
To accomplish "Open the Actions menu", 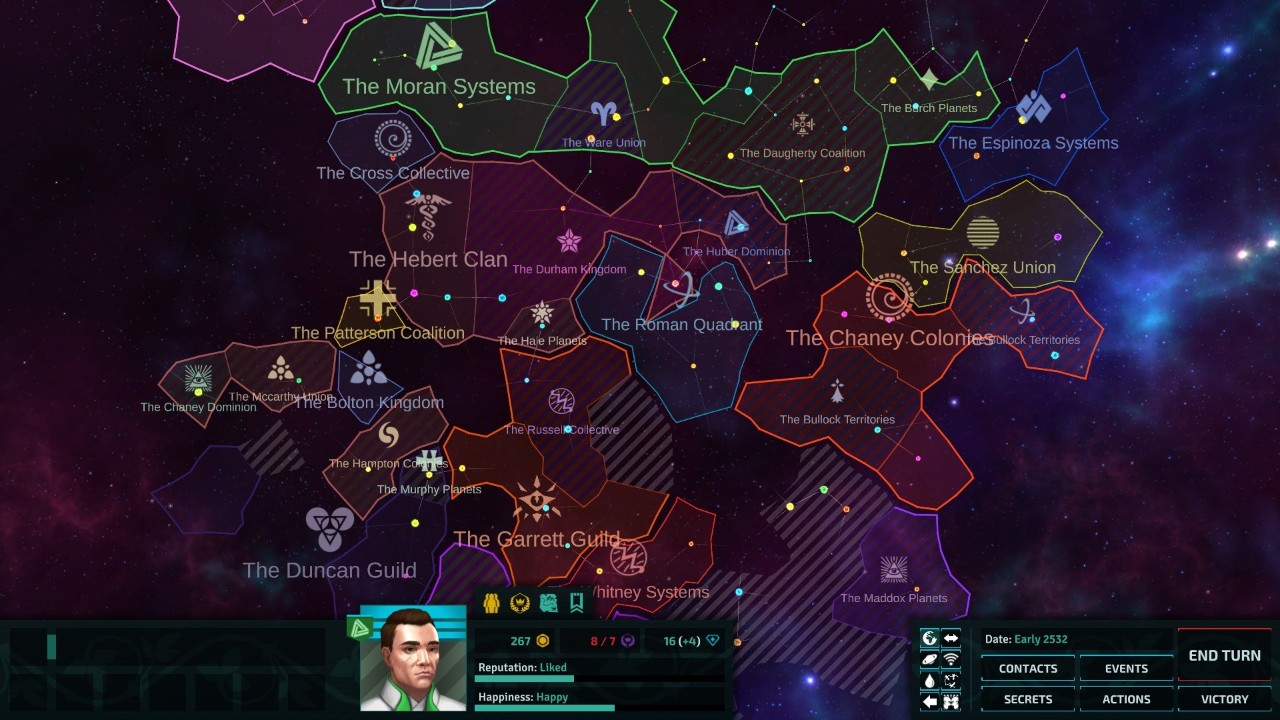I will (x=1126, y=699).
